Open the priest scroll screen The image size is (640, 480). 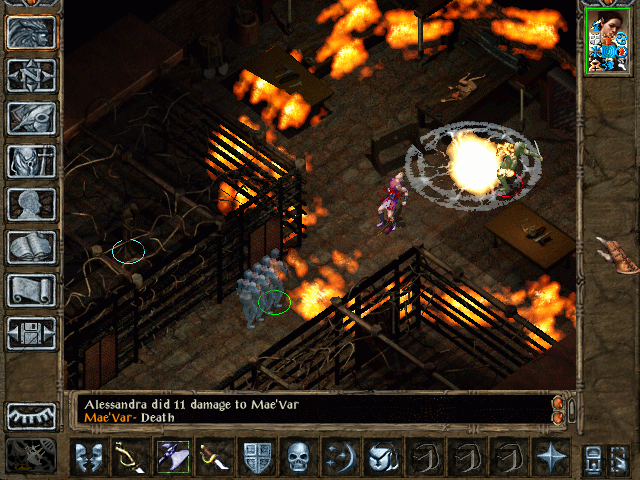[x=31, y=289]
